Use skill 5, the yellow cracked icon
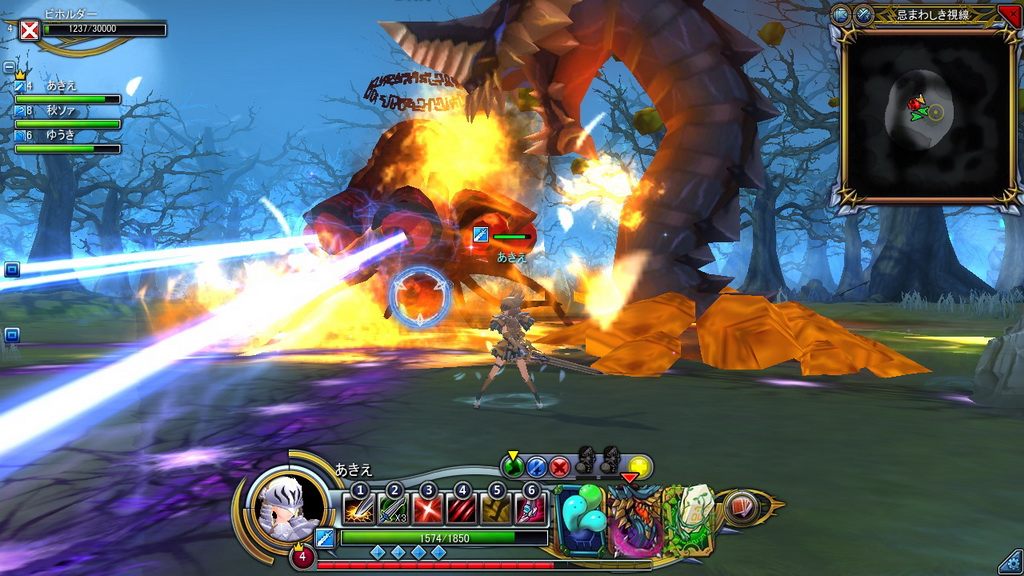The height and width of the screenshot is (576, 1024). [x=496, y=509]
